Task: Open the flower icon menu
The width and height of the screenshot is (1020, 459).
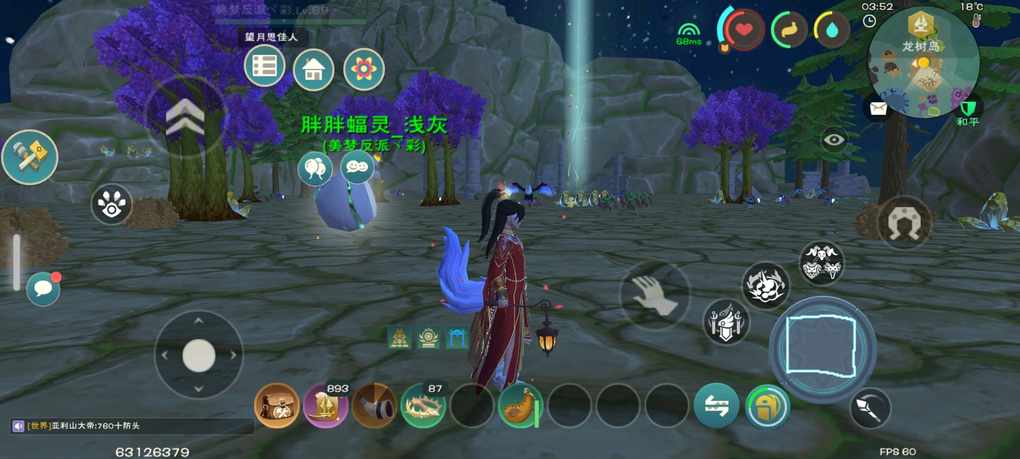Action: (364, 70)
